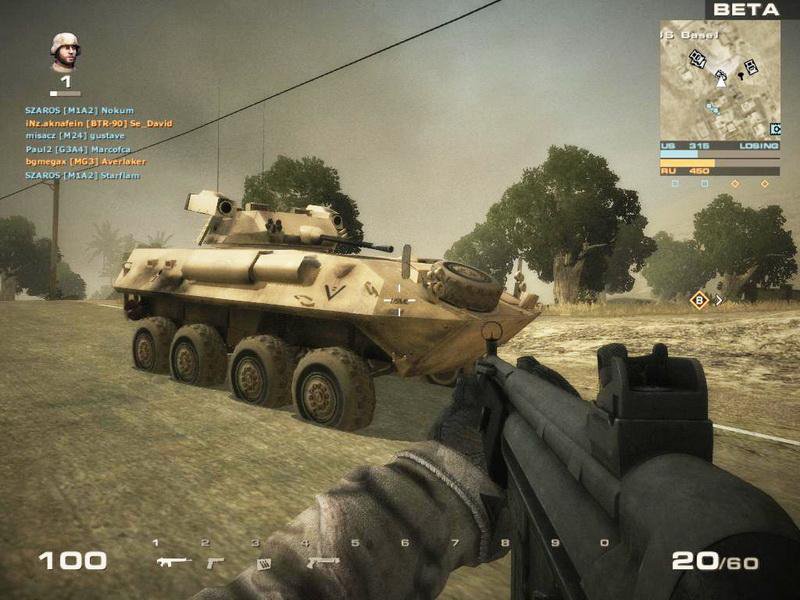Click the minimap in the corner
This screenshot has width=800, height=600.
[719, 80]
